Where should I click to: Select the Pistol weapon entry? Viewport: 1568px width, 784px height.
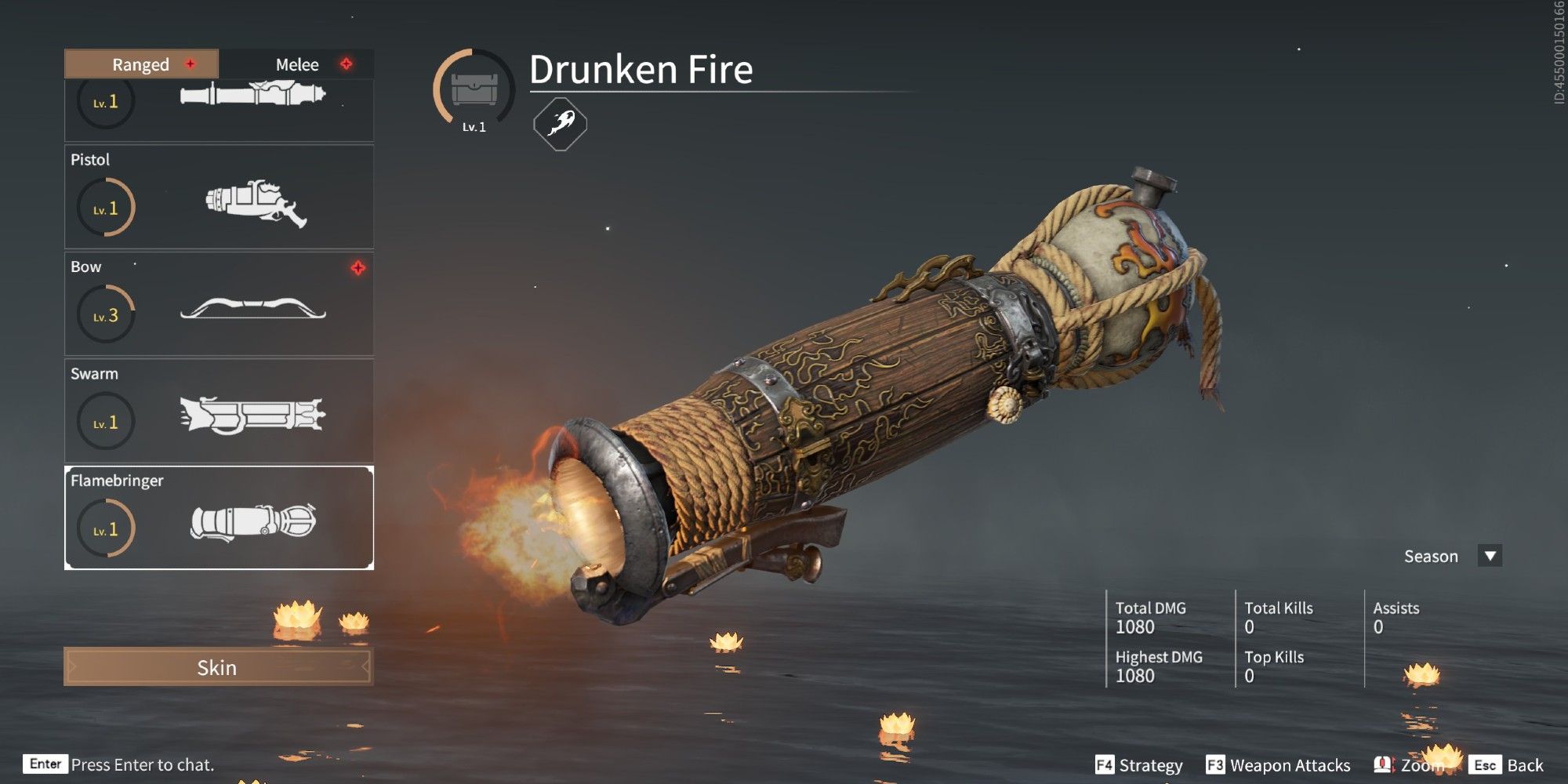click(x=219, y=197)
